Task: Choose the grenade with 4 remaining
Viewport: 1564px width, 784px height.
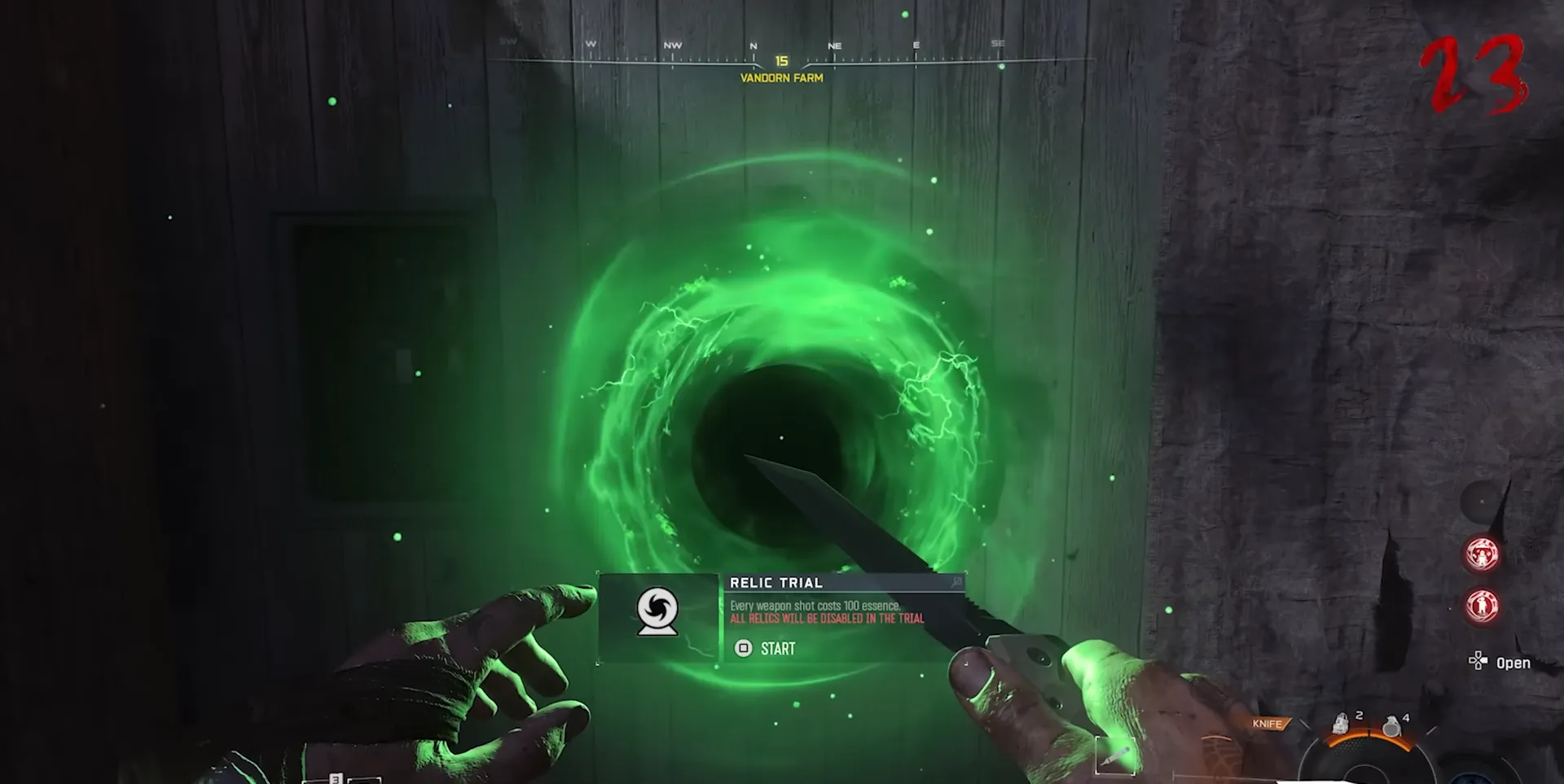Action: coord(1391,725)
